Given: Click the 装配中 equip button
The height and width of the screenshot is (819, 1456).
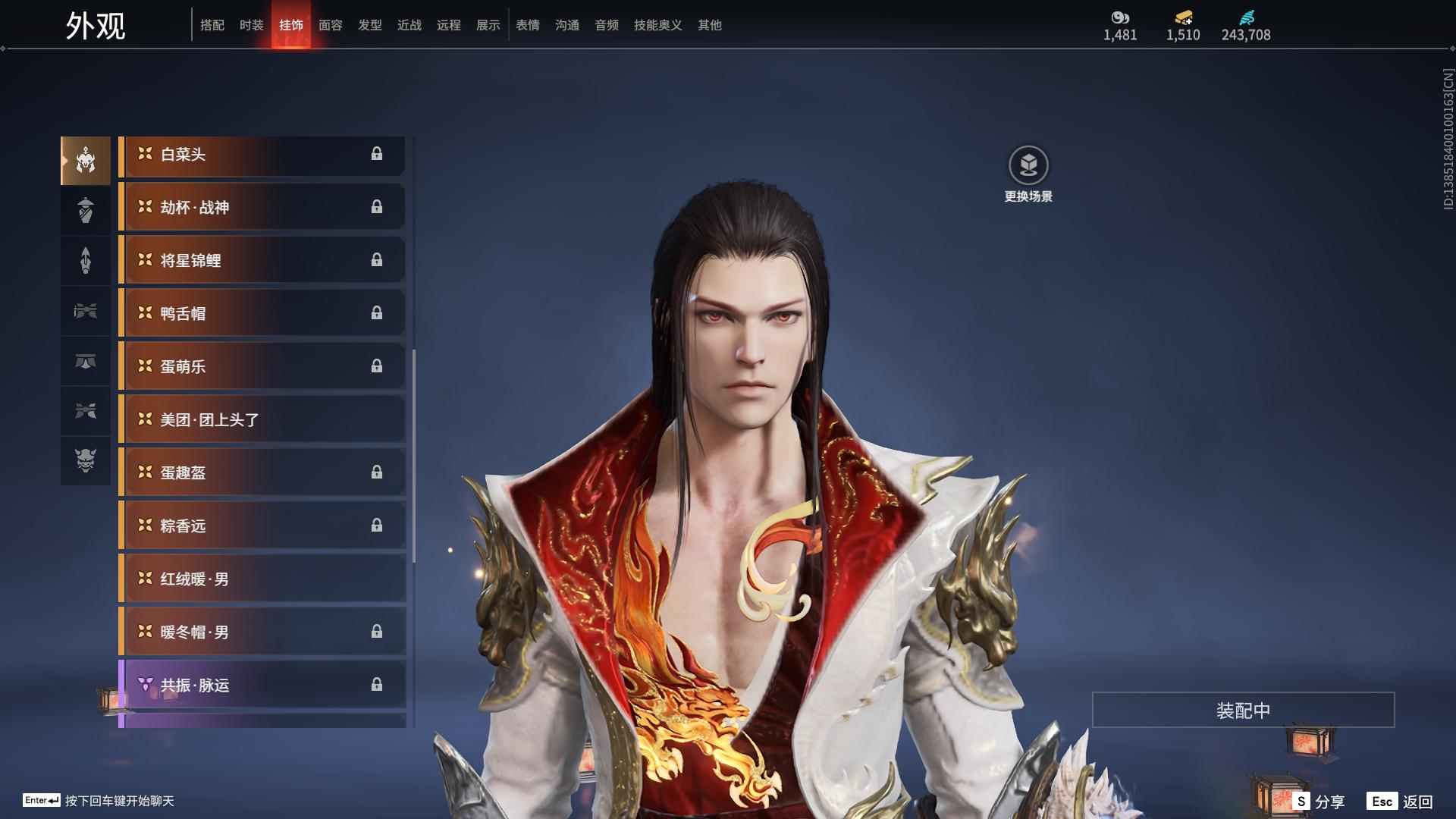Looking at the screenshot, I should click(1243, 711).
